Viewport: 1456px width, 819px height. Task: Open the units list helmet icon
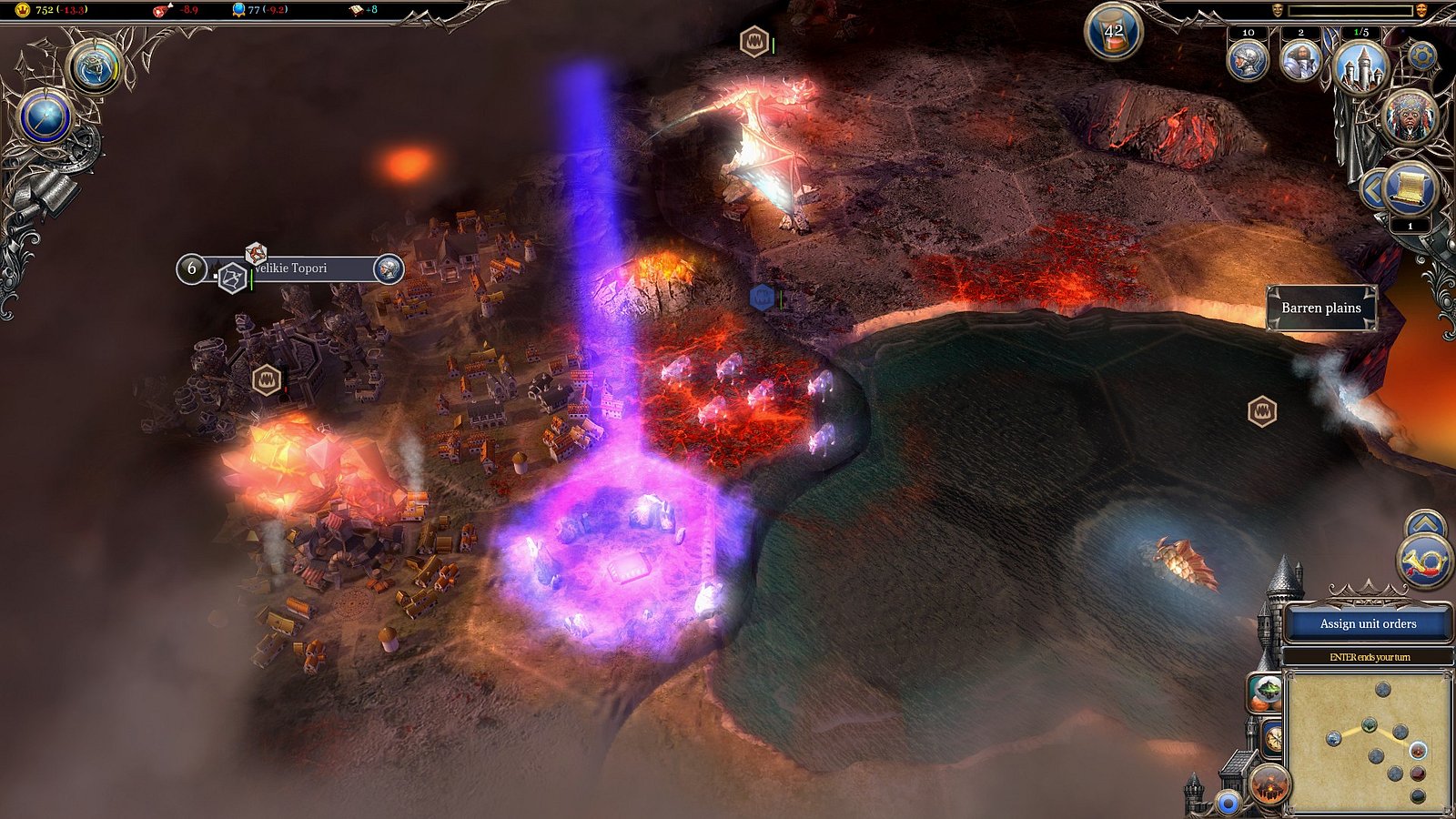pos(1248,60)
